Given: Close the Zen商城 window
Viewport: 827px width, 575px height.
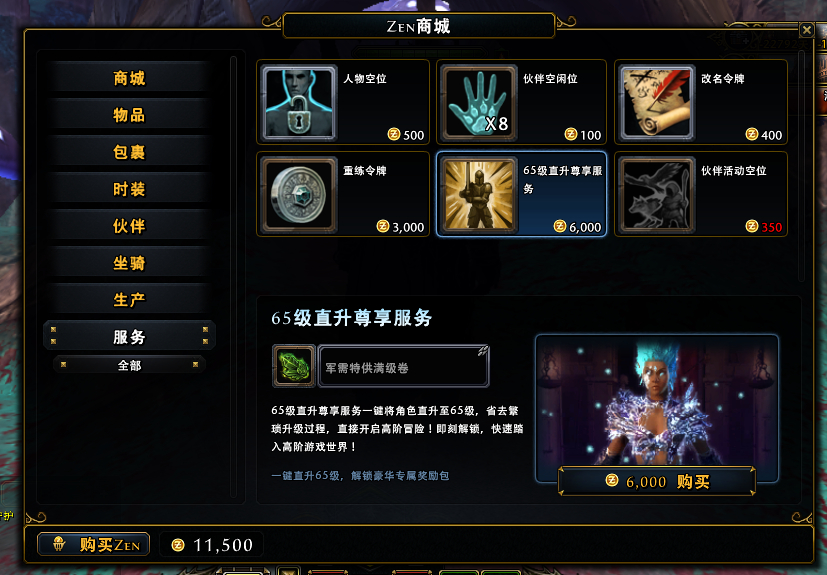Looking at the screenshot, I should pos(806,30).
